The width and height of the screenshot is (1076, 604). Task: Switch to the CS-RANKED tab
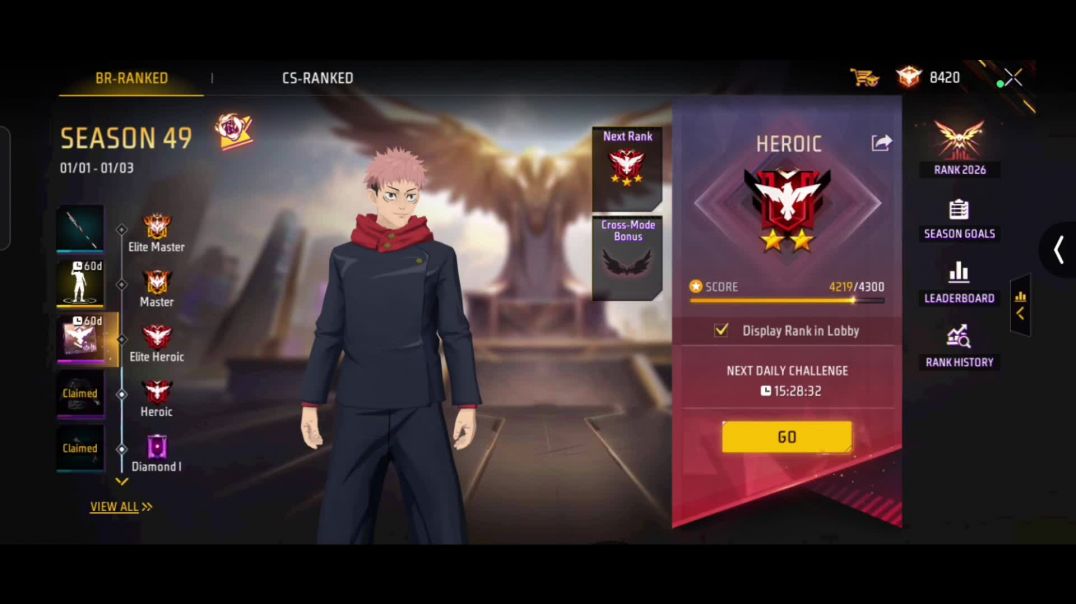pos(317,78)
